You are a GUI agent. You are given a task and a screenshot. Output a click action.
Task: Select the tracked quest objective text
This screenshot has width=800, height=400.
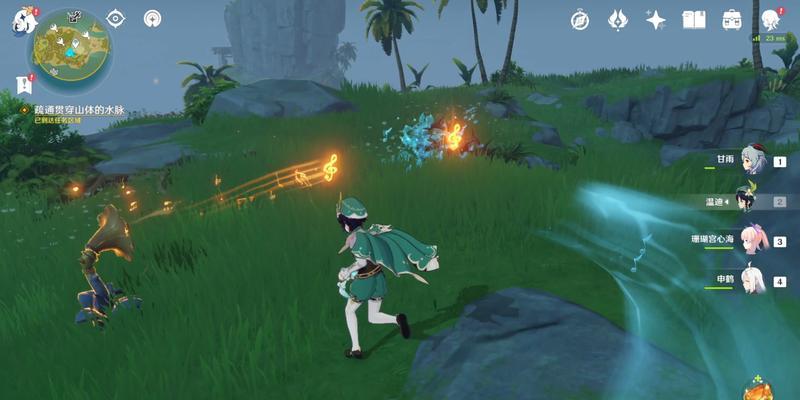click(x=78, y=108)
